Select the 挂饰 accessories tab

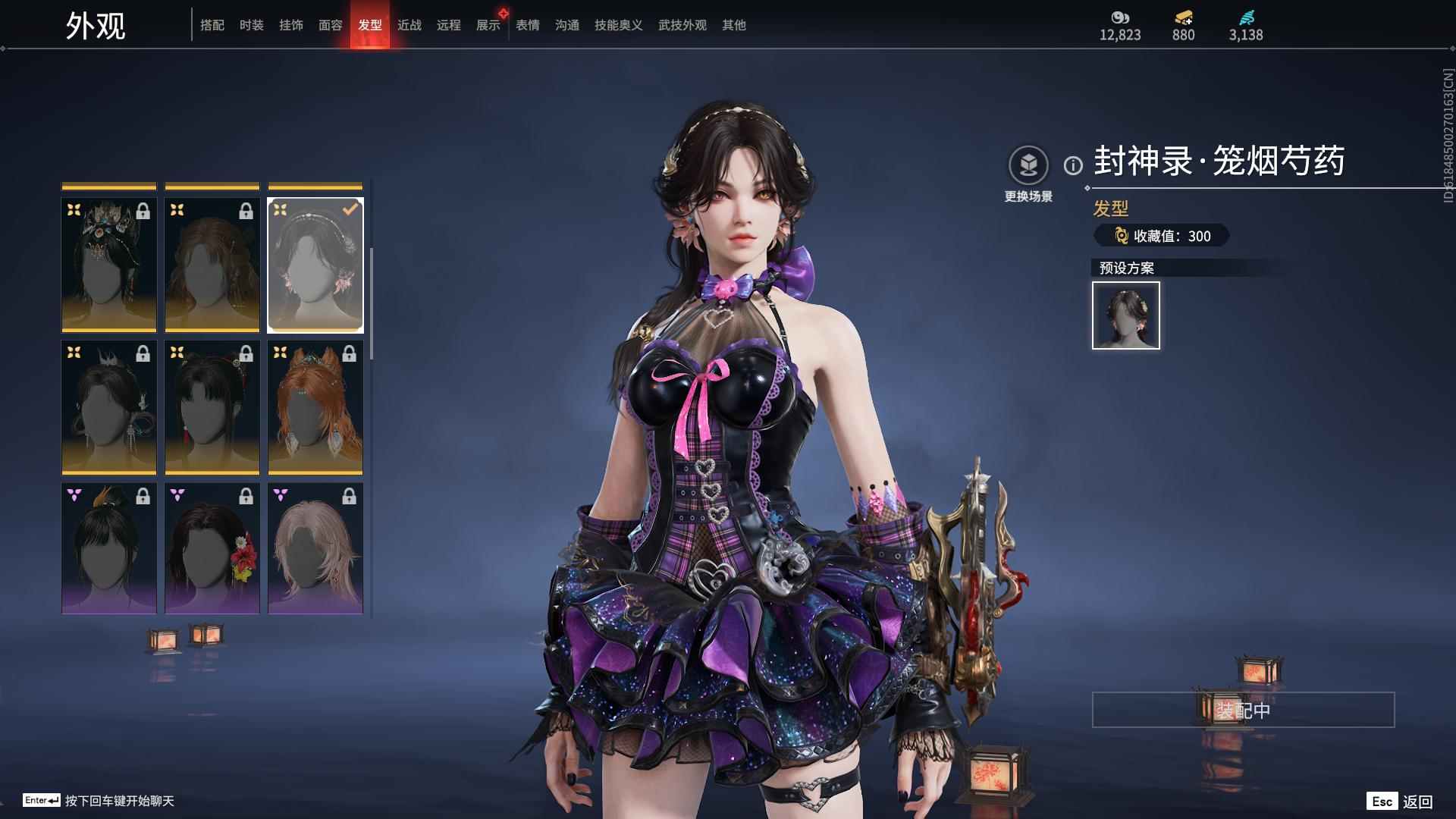coord(291,25)
